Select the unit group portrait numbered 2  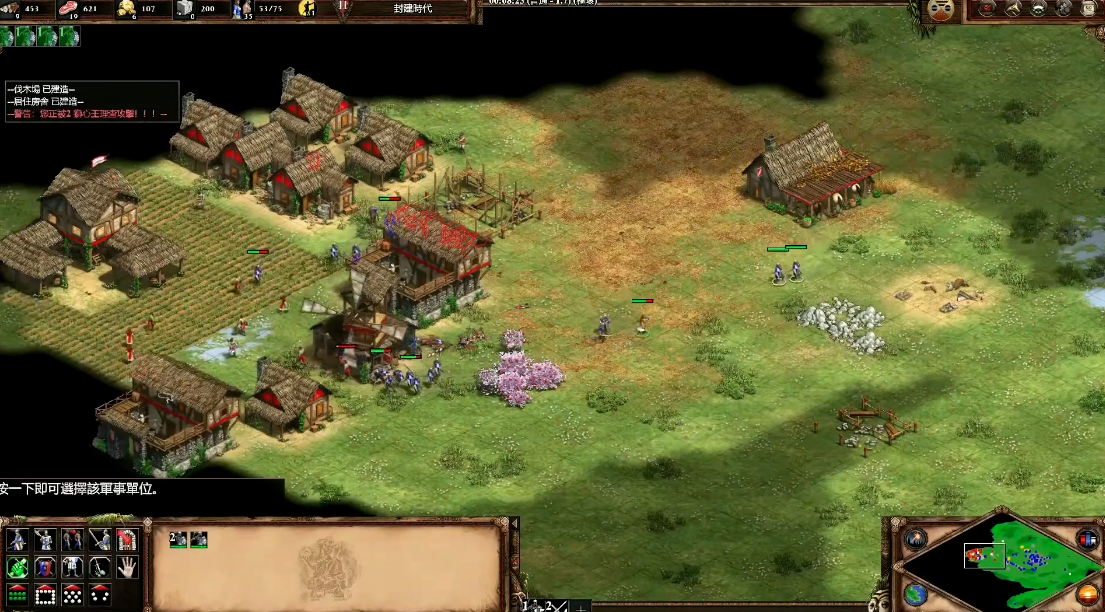[178, 539]
